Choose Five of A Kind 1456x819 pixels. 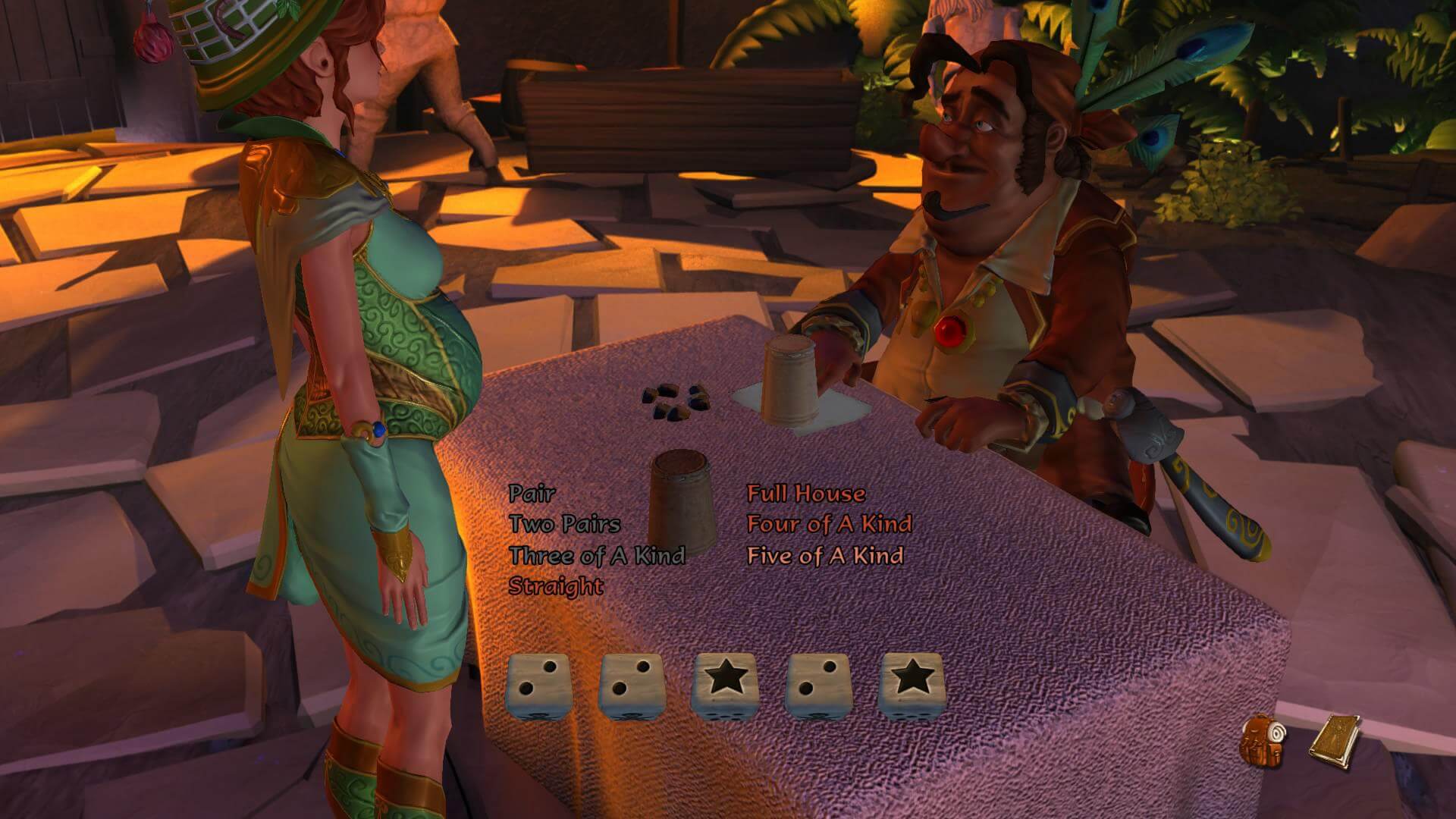coord(824,555)
